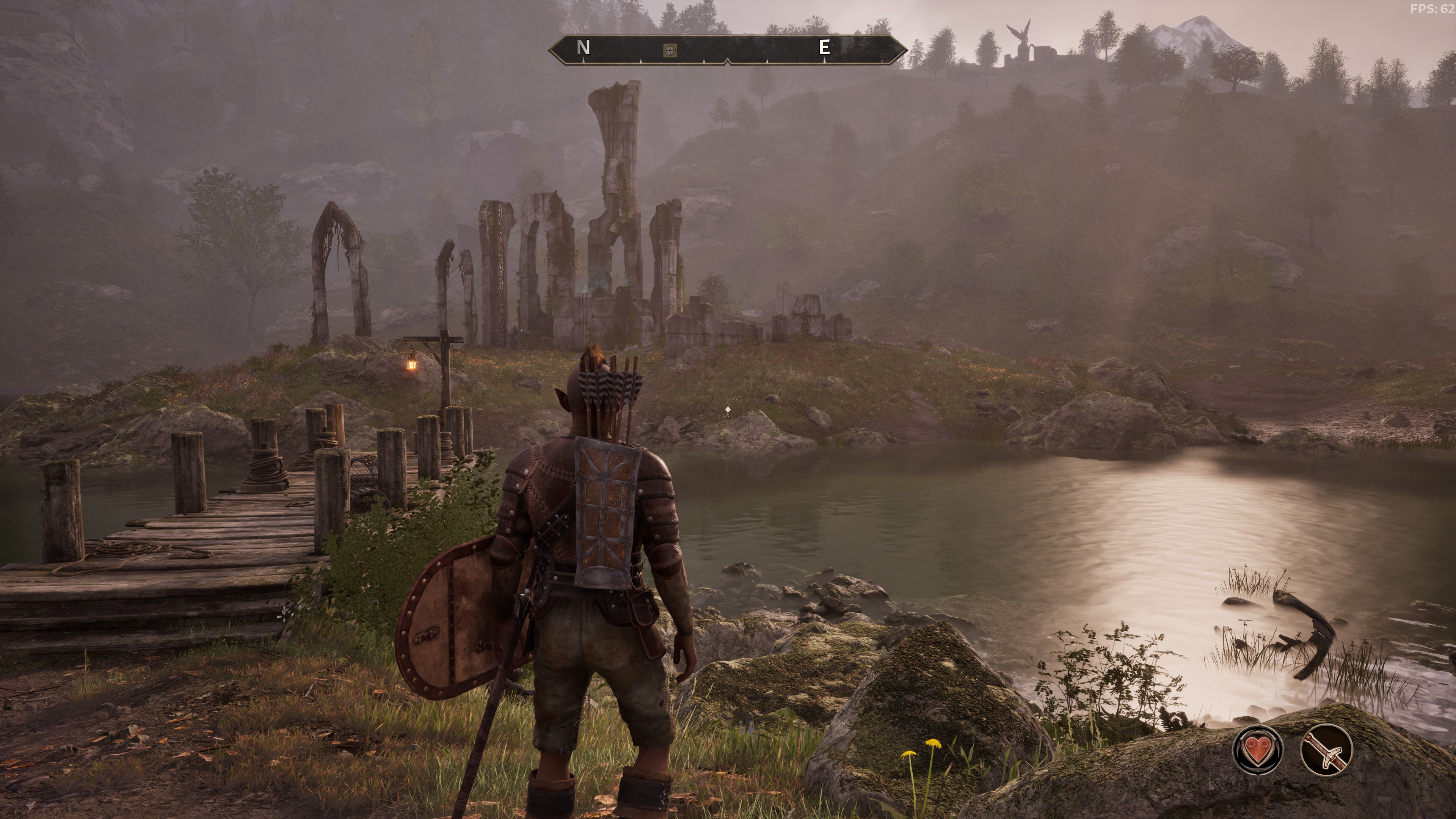Image resolution: width=1456 pixels, height=819 pixels.
Task: Click the compass bar's North letter
Action: coord(583,47)
